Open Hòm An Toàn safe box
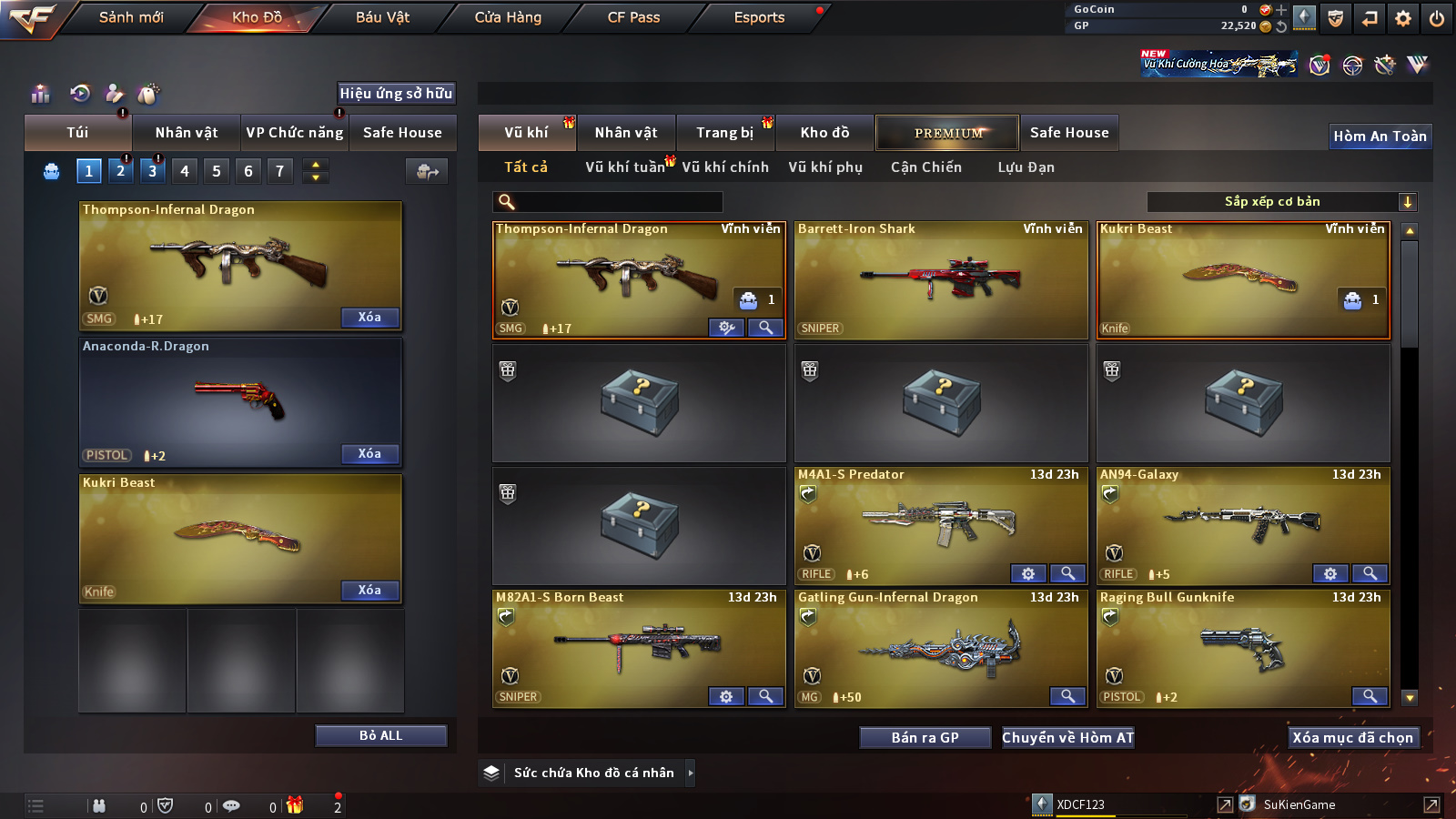 [1380, 136]
